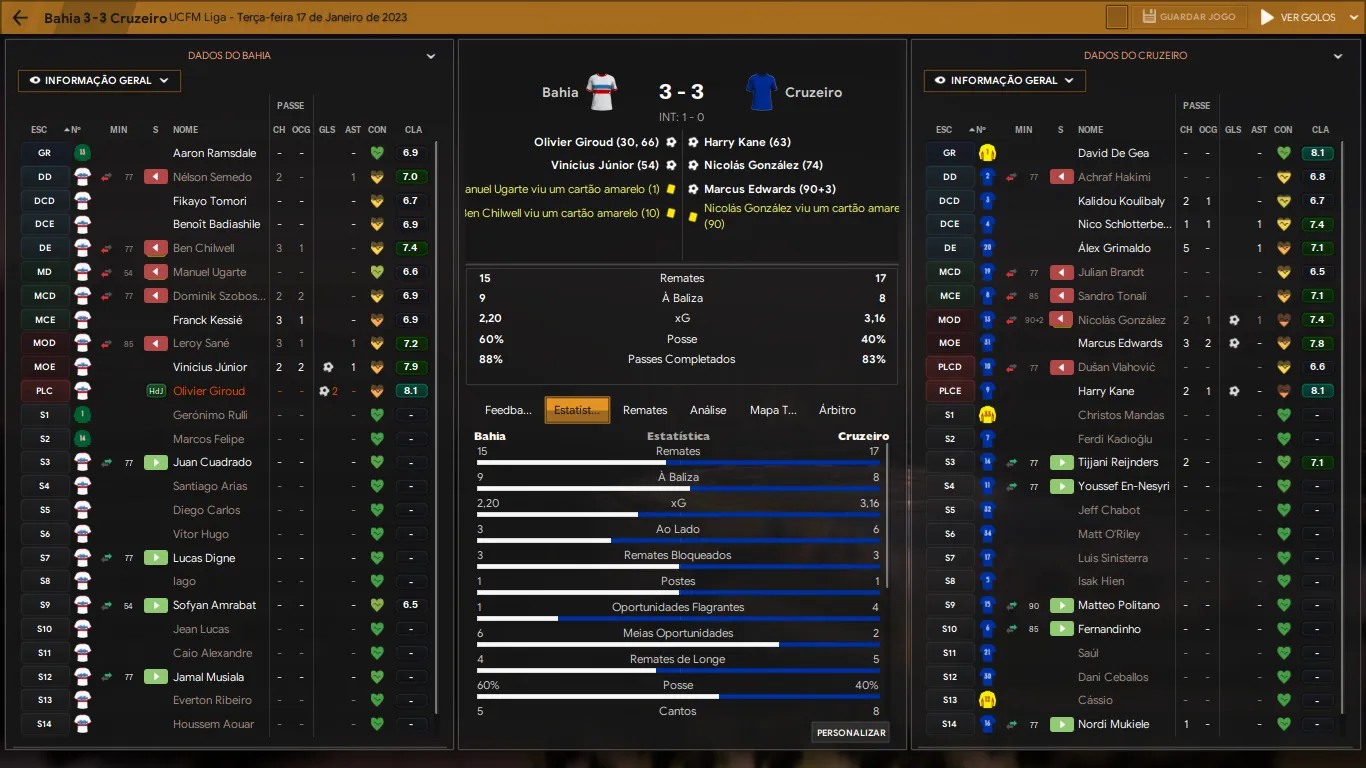Open the Feedback tab
Viewport: 1366px width, 768px height.
508,410
